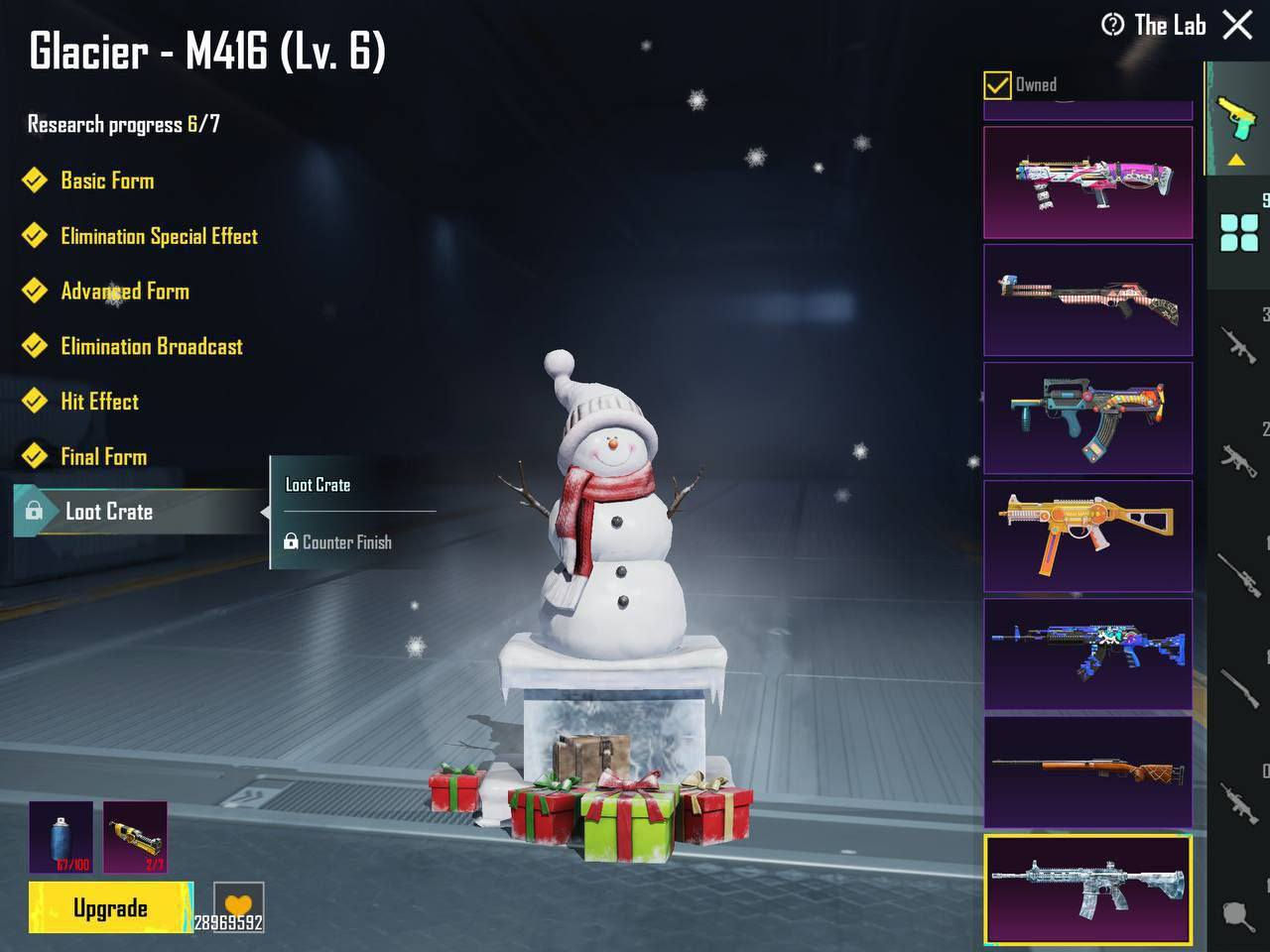This screenshot has height=952, width=1270.
Task: Toggle the Owned checkbox
Action: 997,85
